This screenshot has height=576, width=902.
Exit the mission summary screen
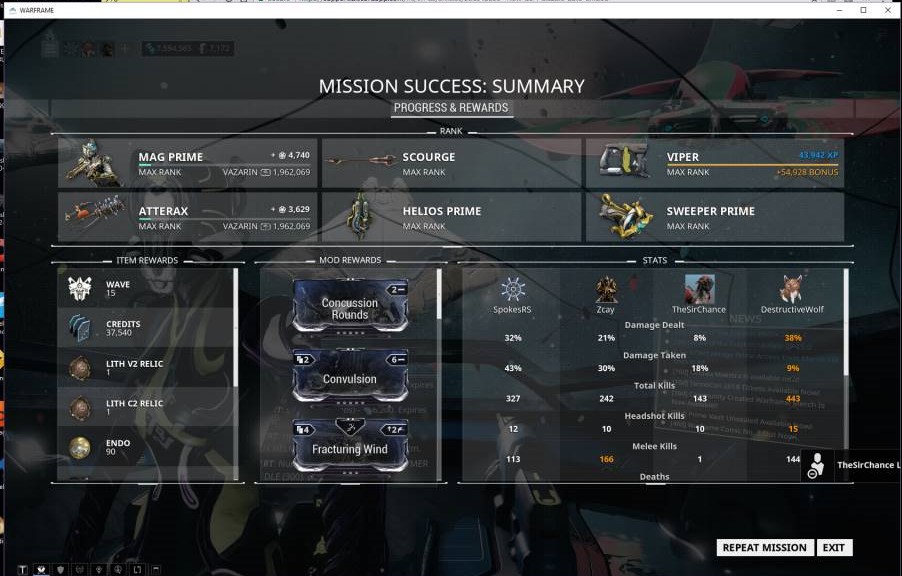834,548
